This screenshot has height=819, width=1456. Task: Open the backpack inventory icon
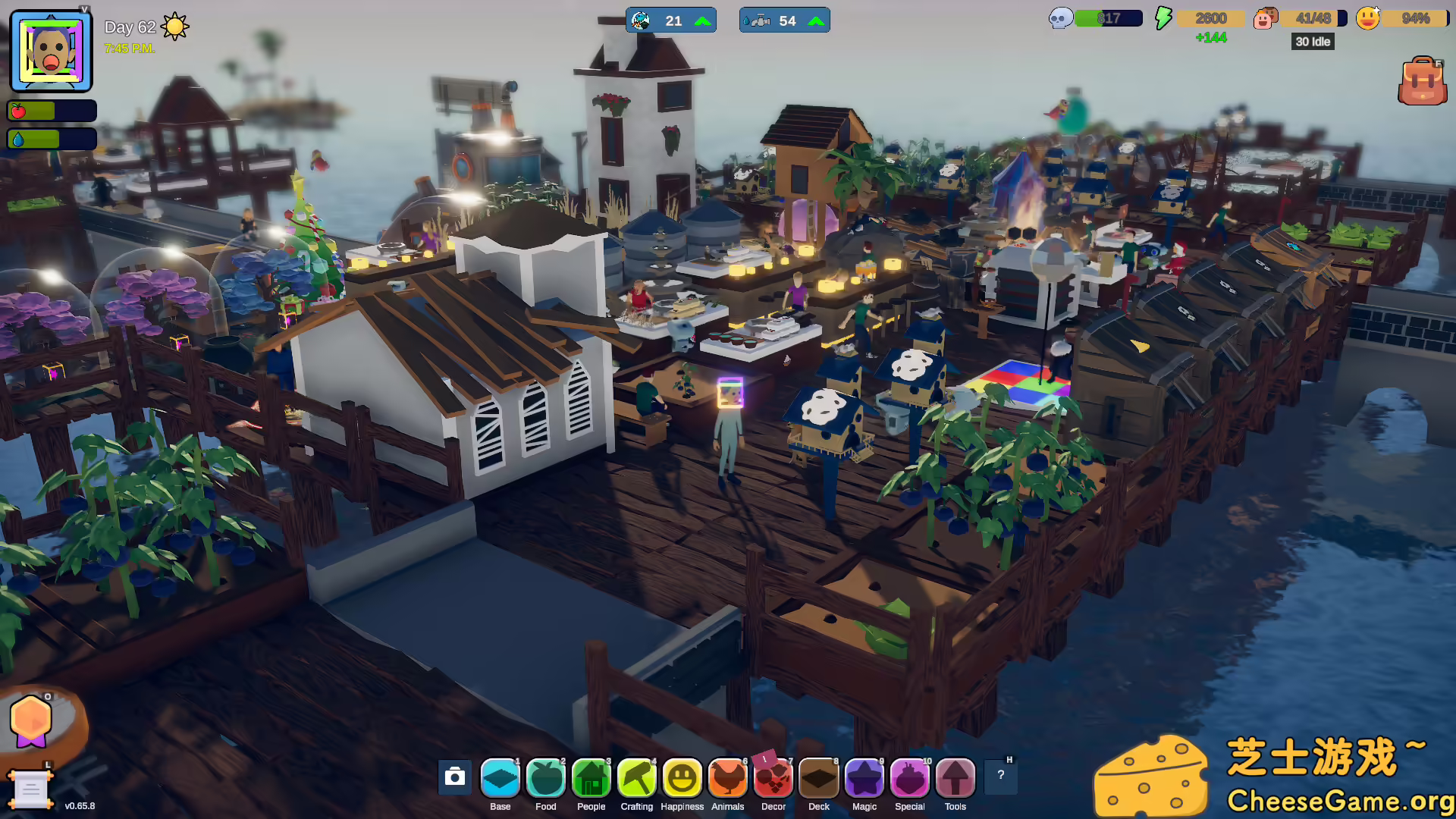1423,80
